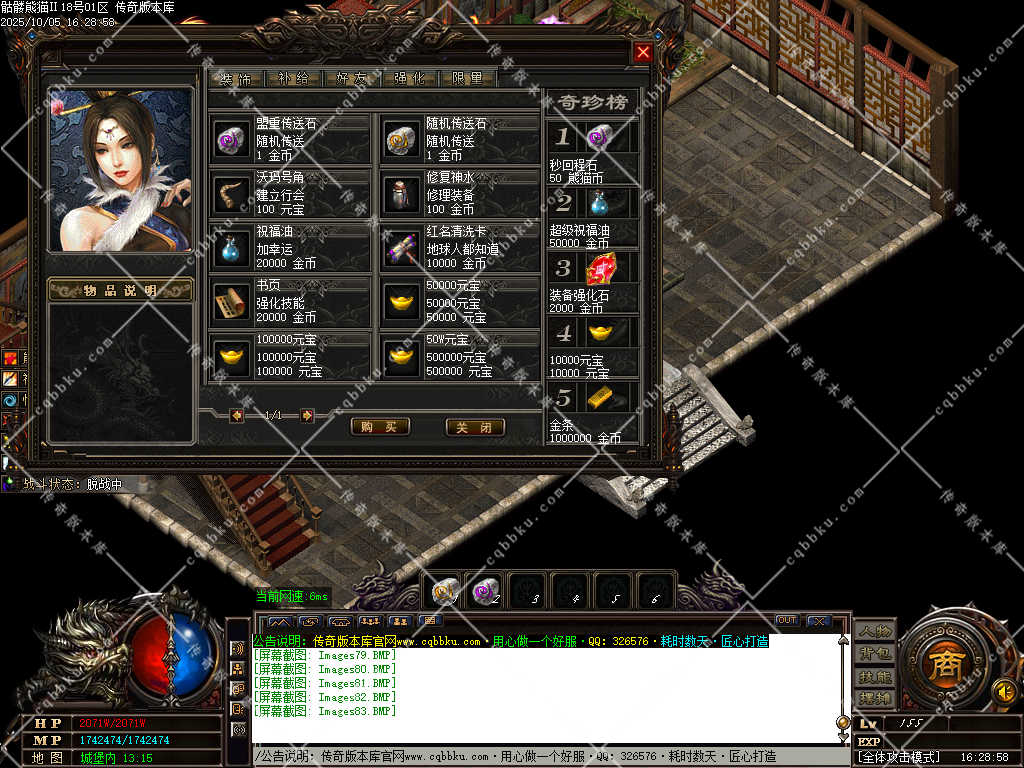Switch to the 装饰 tab
Viewport: 1024px width, 768px height.
coord(237,78)
